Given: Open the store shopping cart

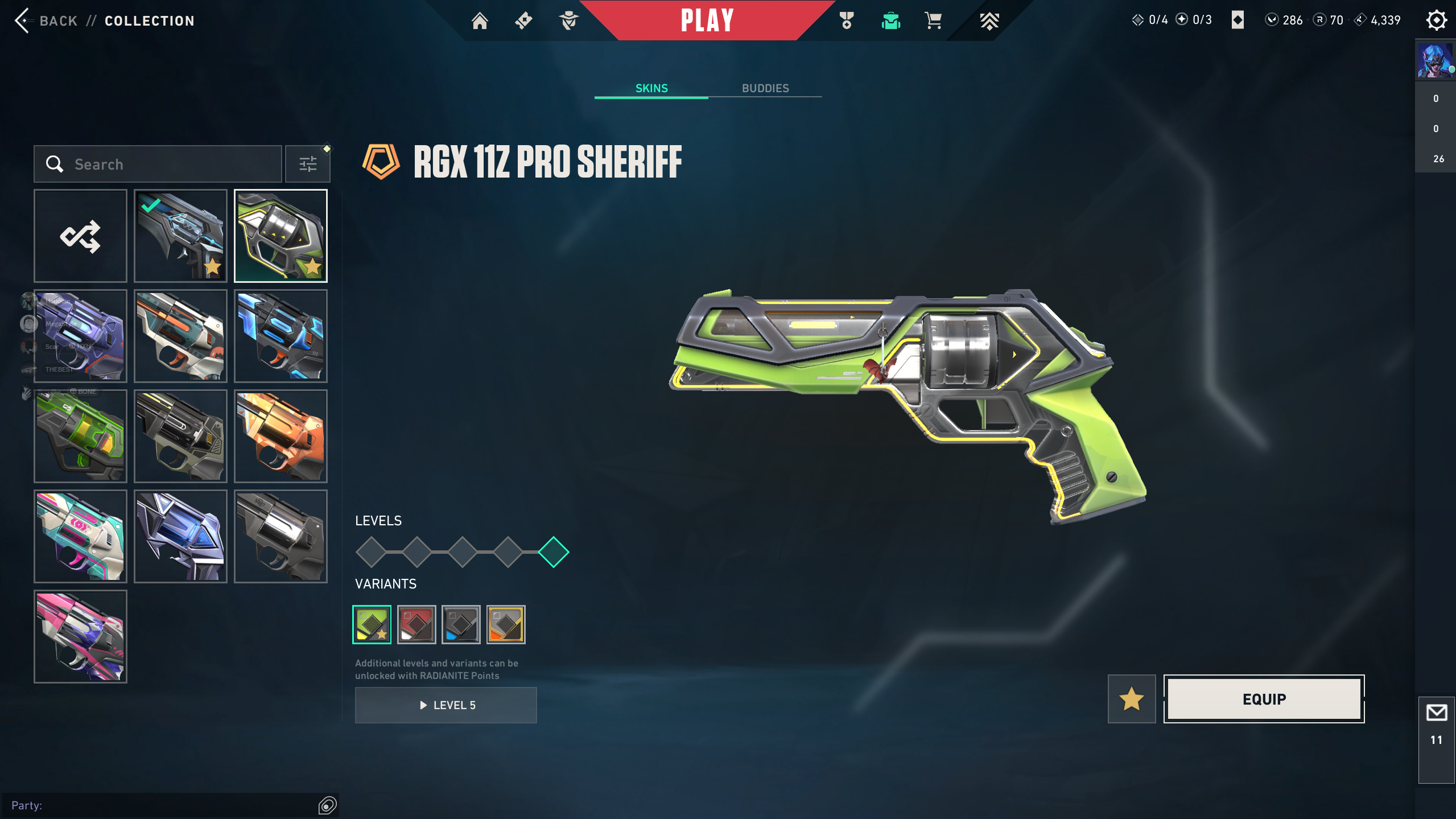Looking at the screenshot, I should coord(933,21).
